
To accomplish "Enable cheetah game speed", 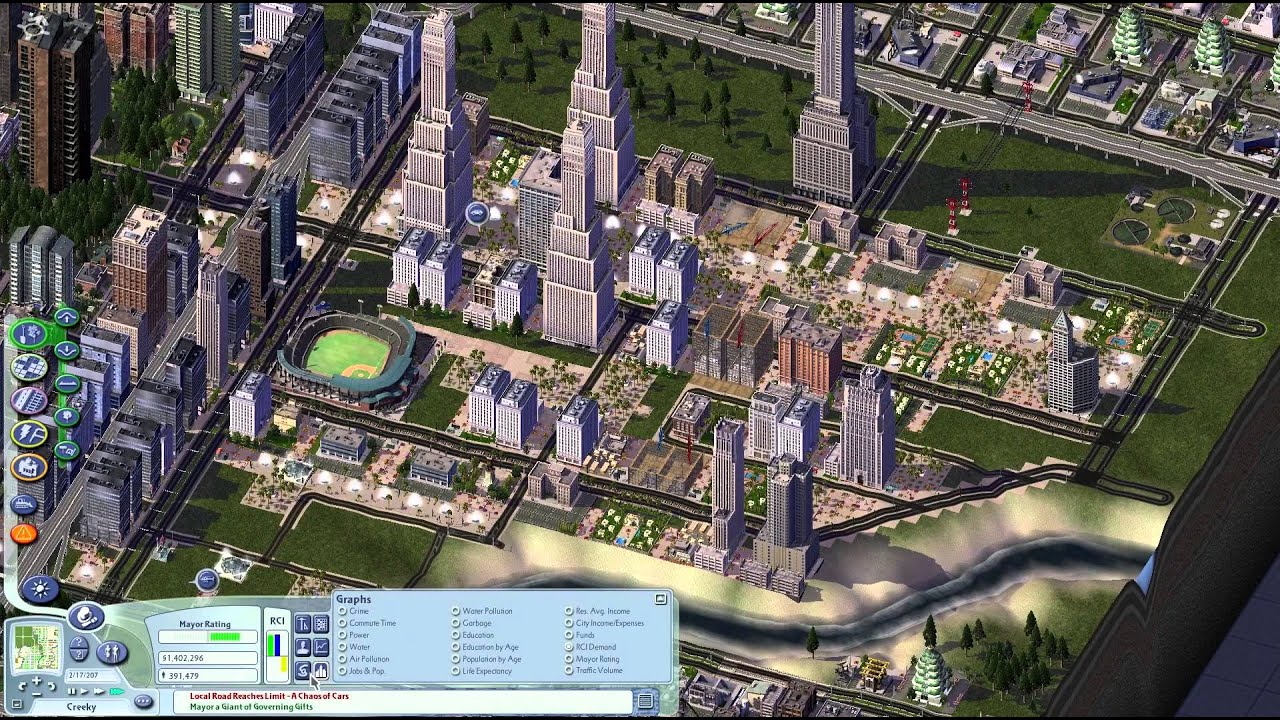I will pyautogui.click(x=116, y=691).
